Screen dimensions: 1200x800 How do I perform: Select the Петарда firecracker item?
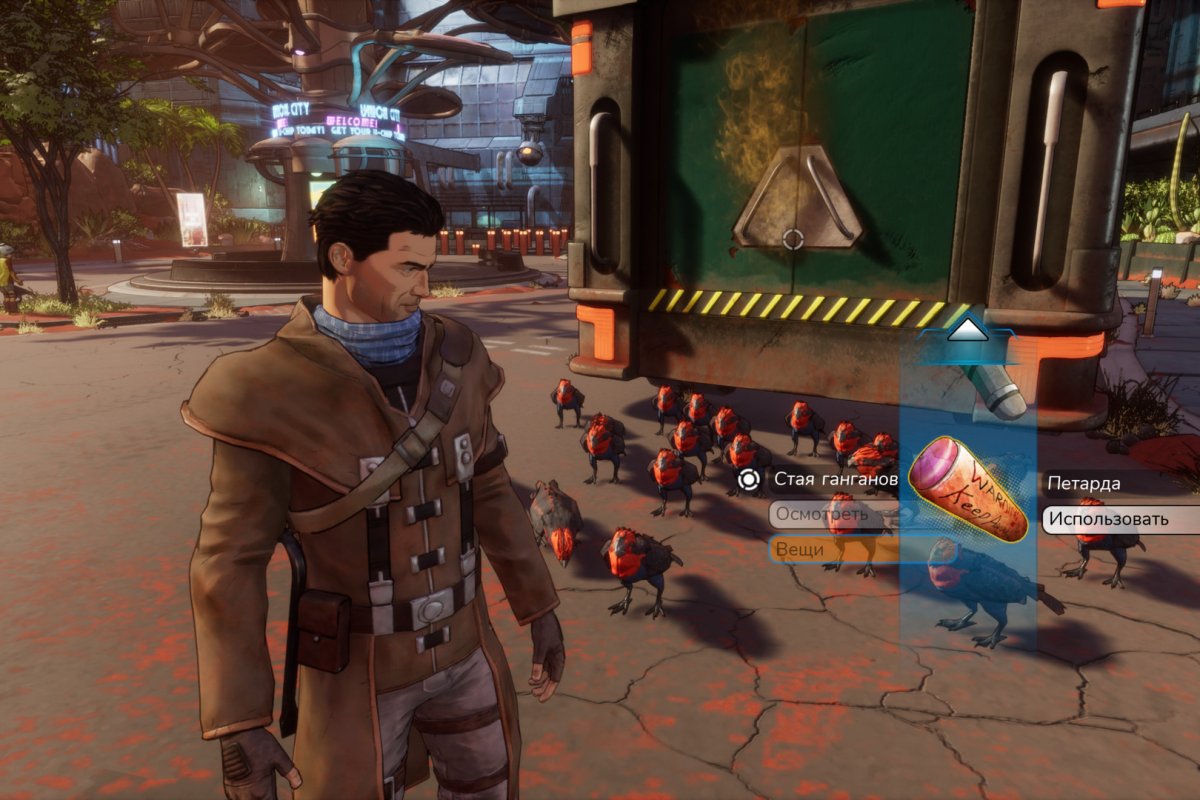point(968,490)
